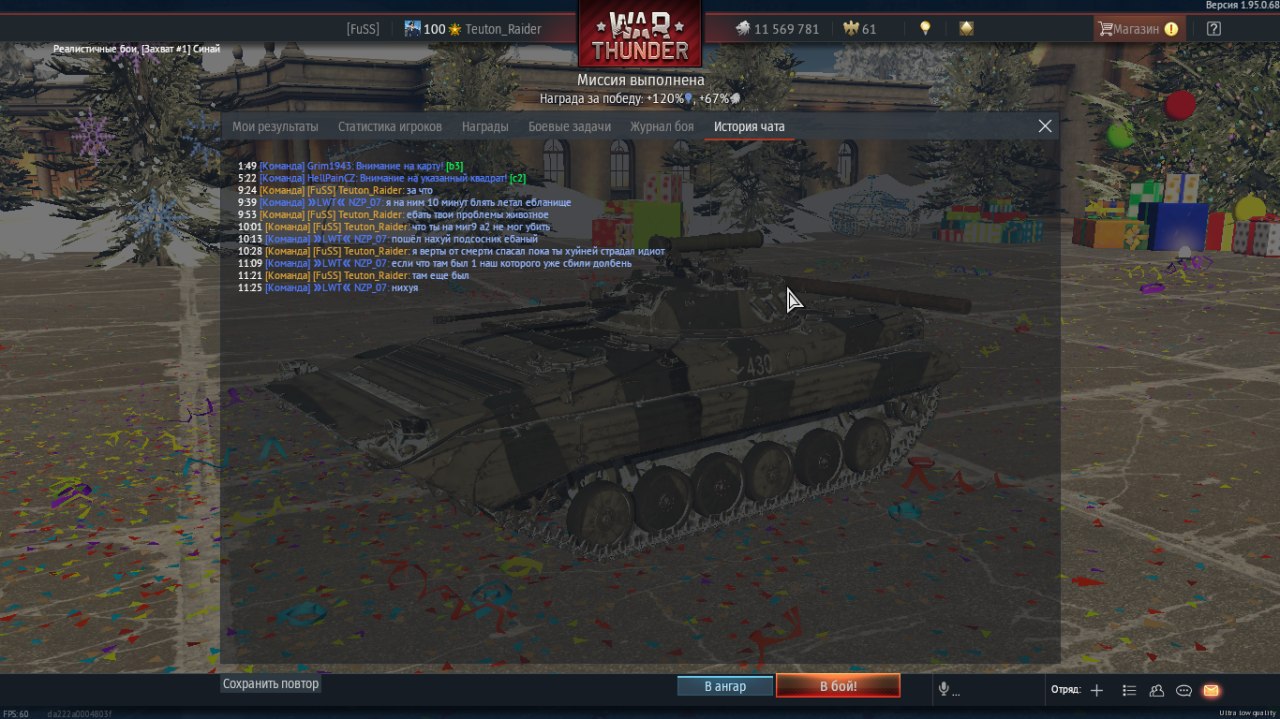This screenshot has width=1280, height=719.
Task: Show the "Награды" tab
Action: pos(485,127)
